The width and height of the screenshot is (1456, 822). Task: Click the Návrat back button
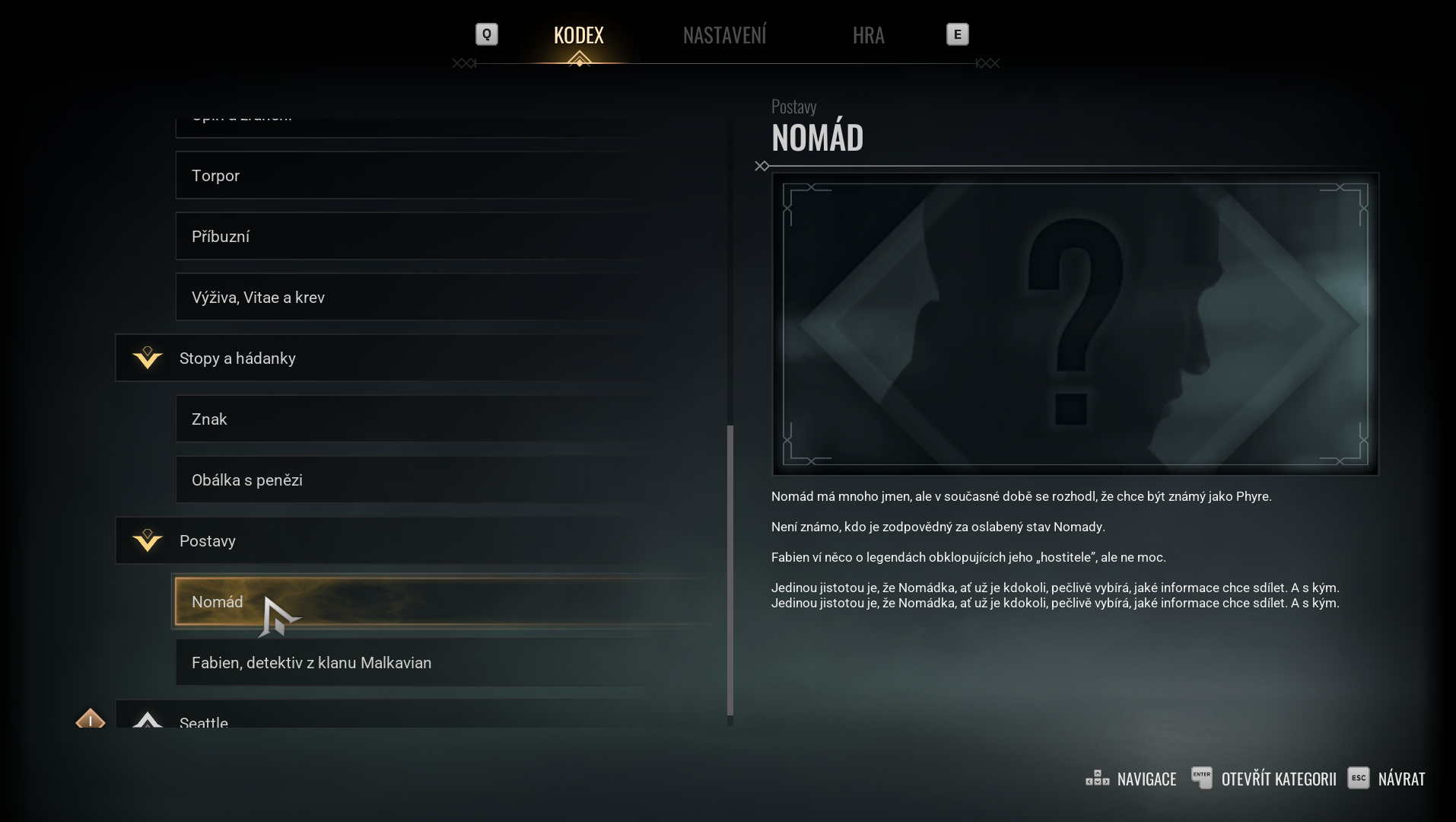tap(1386, 779)
